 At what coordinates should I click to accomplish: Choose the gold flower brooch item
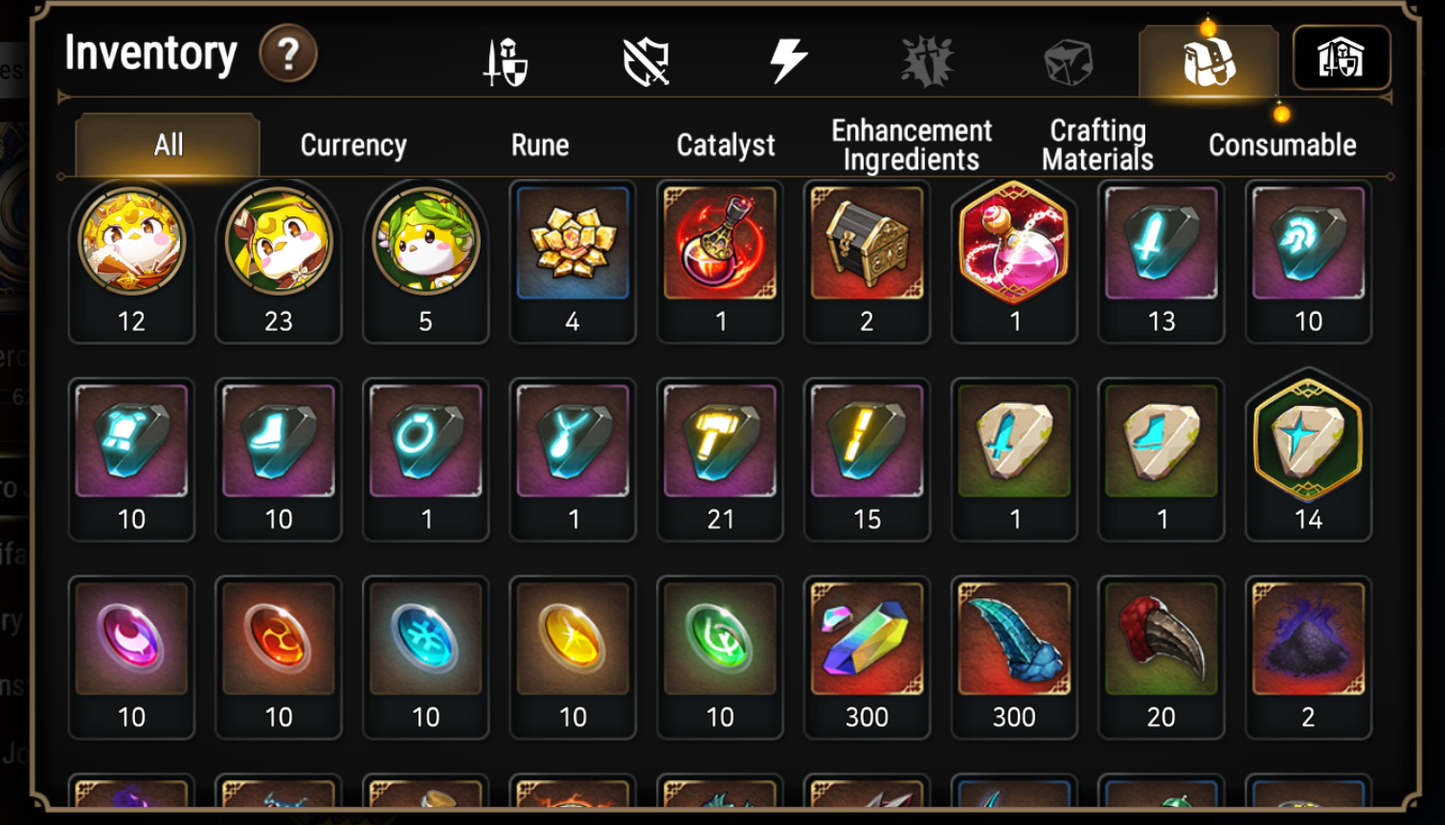coord(573,243)
